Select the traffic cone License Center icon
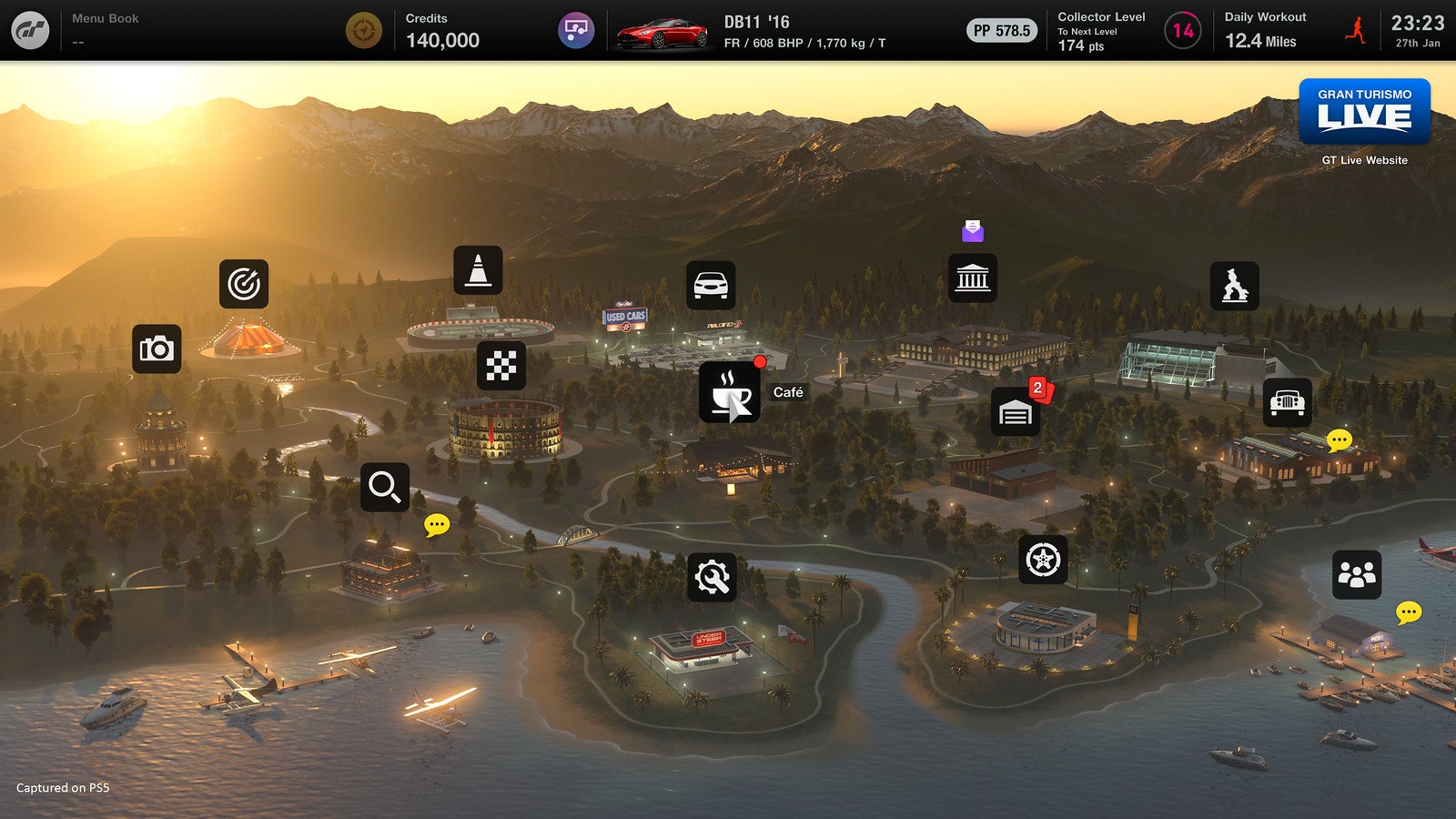 tap(480, 271)
